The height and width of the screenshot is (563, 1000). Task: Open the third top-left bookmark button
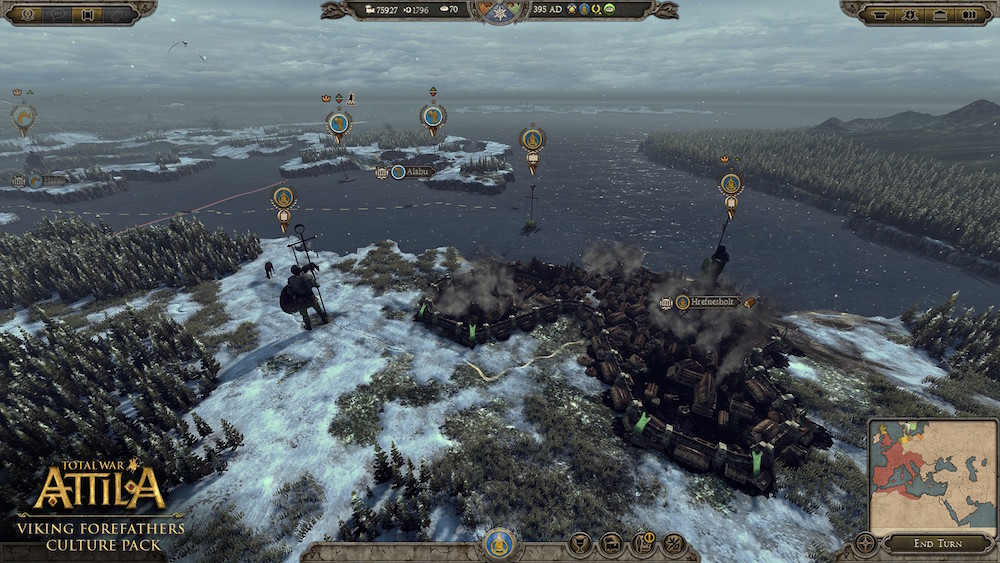(x=89, y=14)
